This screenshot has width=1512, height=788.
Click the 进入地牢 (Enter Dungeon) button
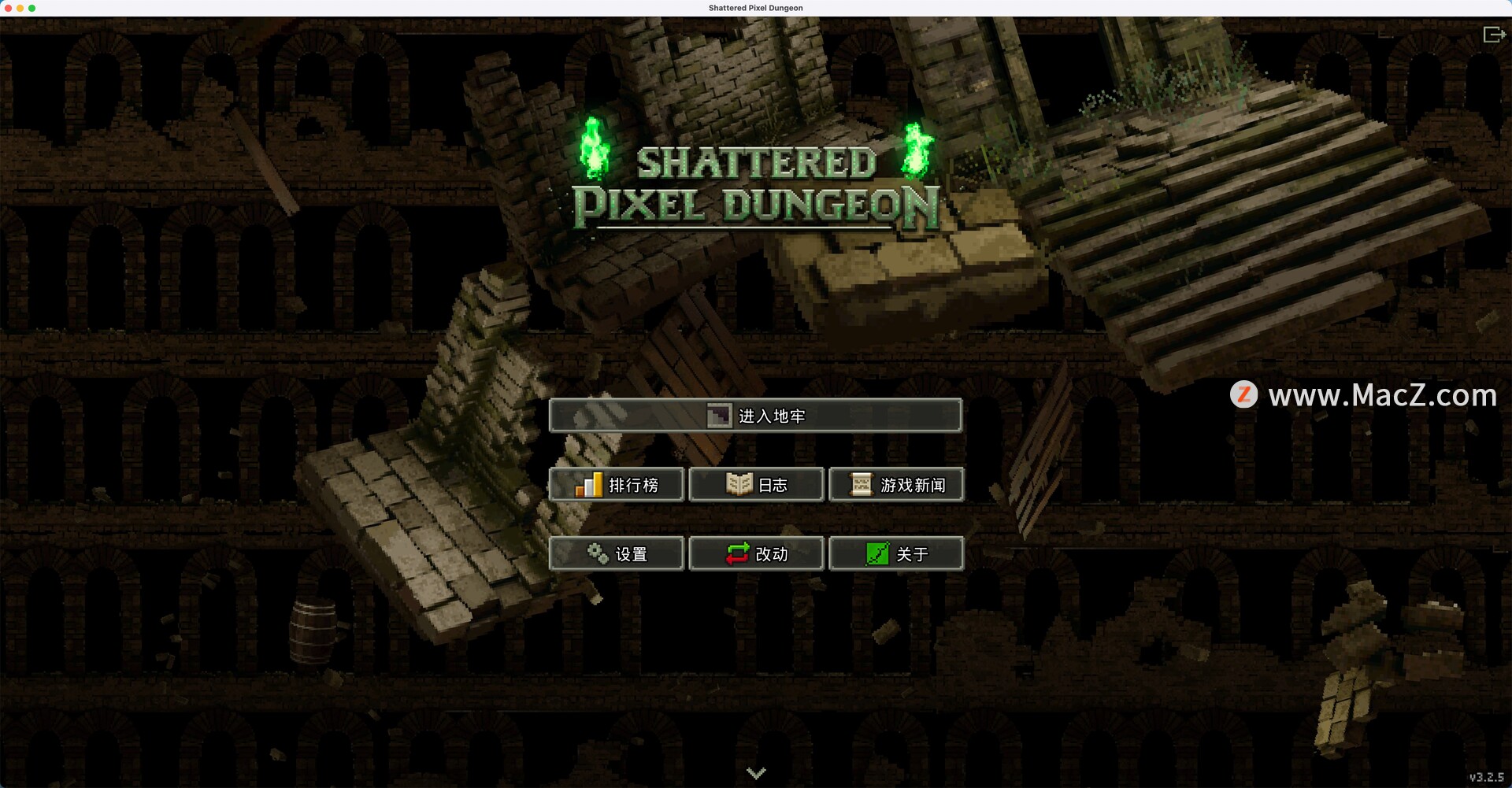click(x=755, y=416)
